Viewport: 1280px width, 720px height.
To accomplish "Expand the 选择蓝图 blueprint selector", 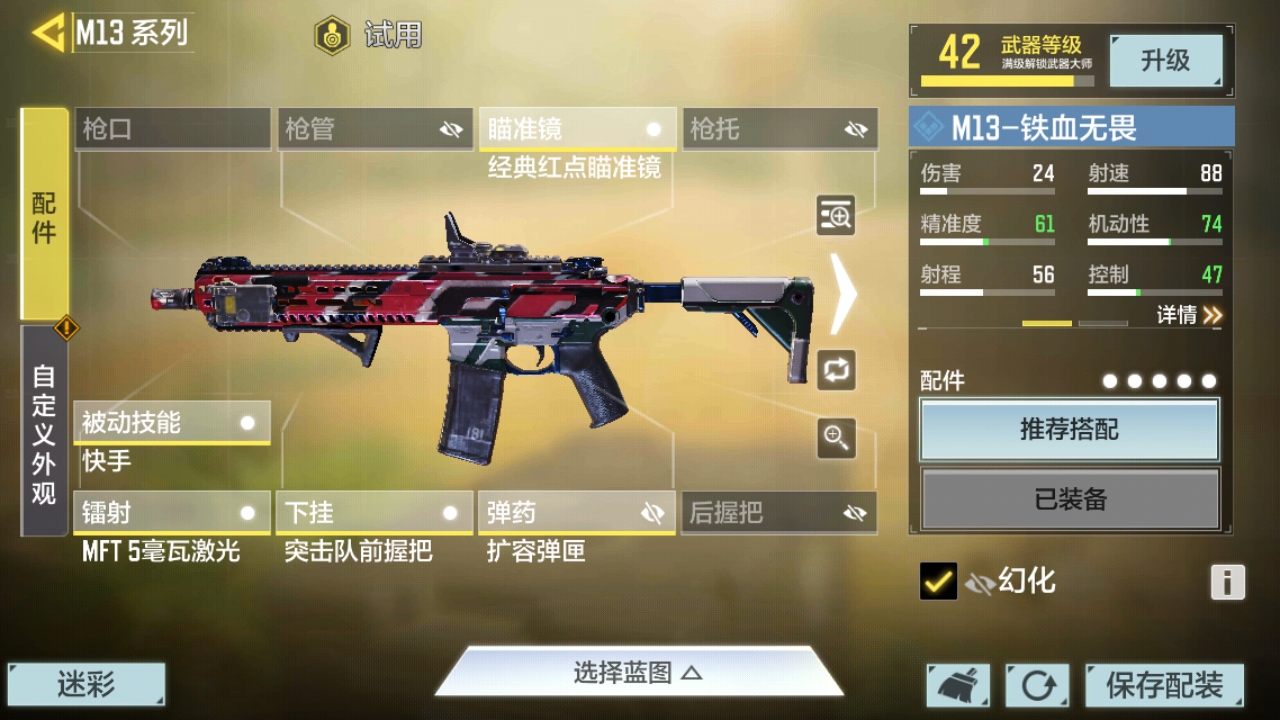I will pos(638,672).
